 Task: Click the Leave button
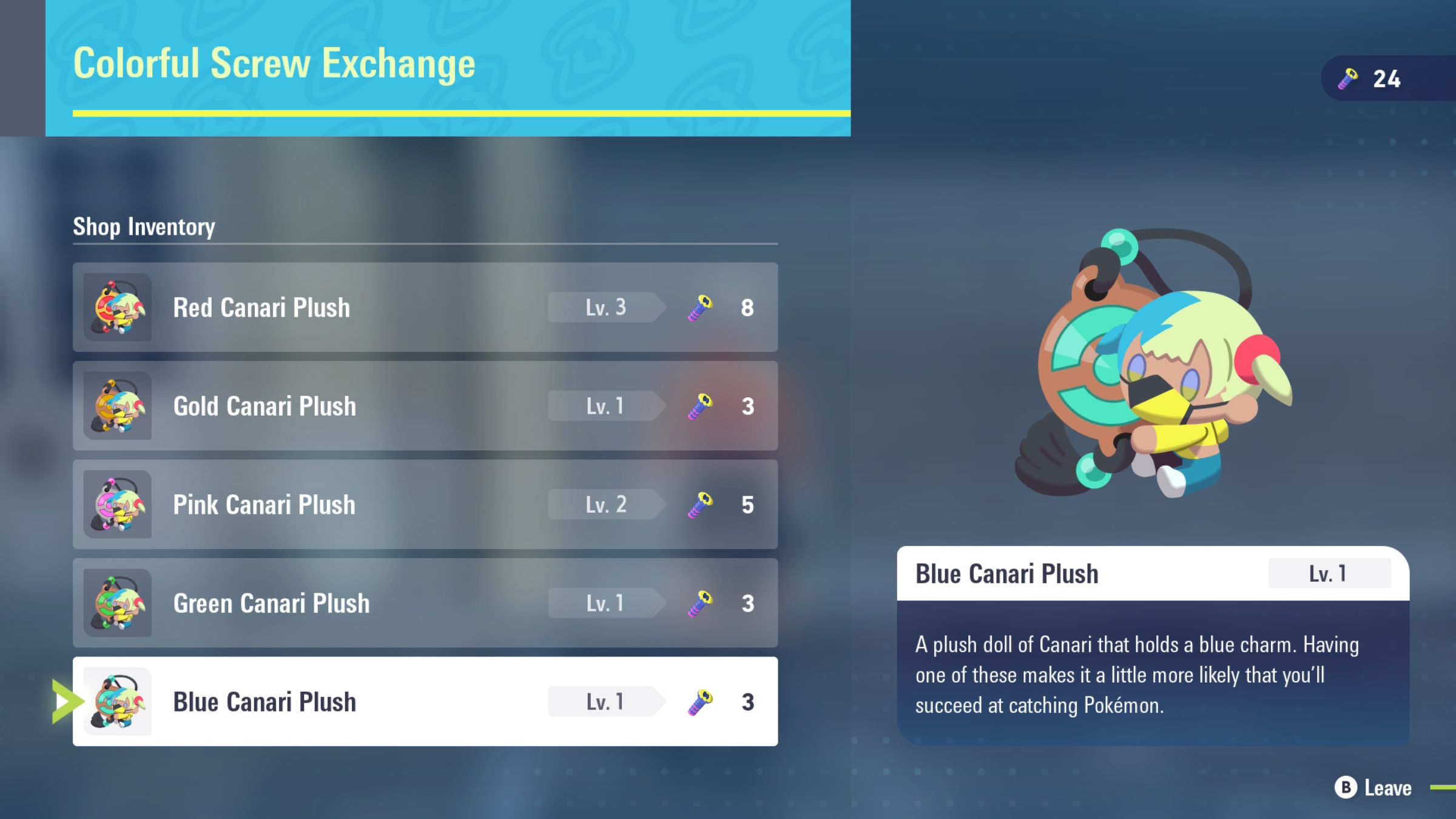pyautogui.click(x=1375, y=788)
